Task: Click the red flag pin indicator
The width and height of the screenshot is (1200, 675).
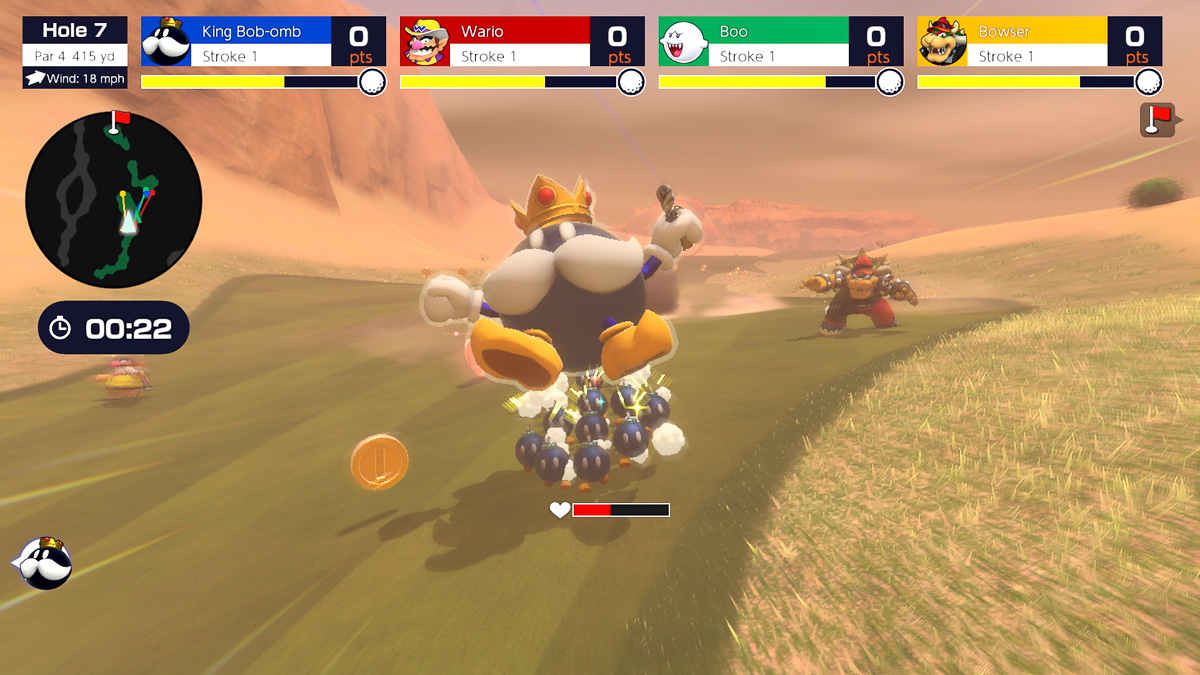Action: pyautogui.click(x=1157, y=119)
